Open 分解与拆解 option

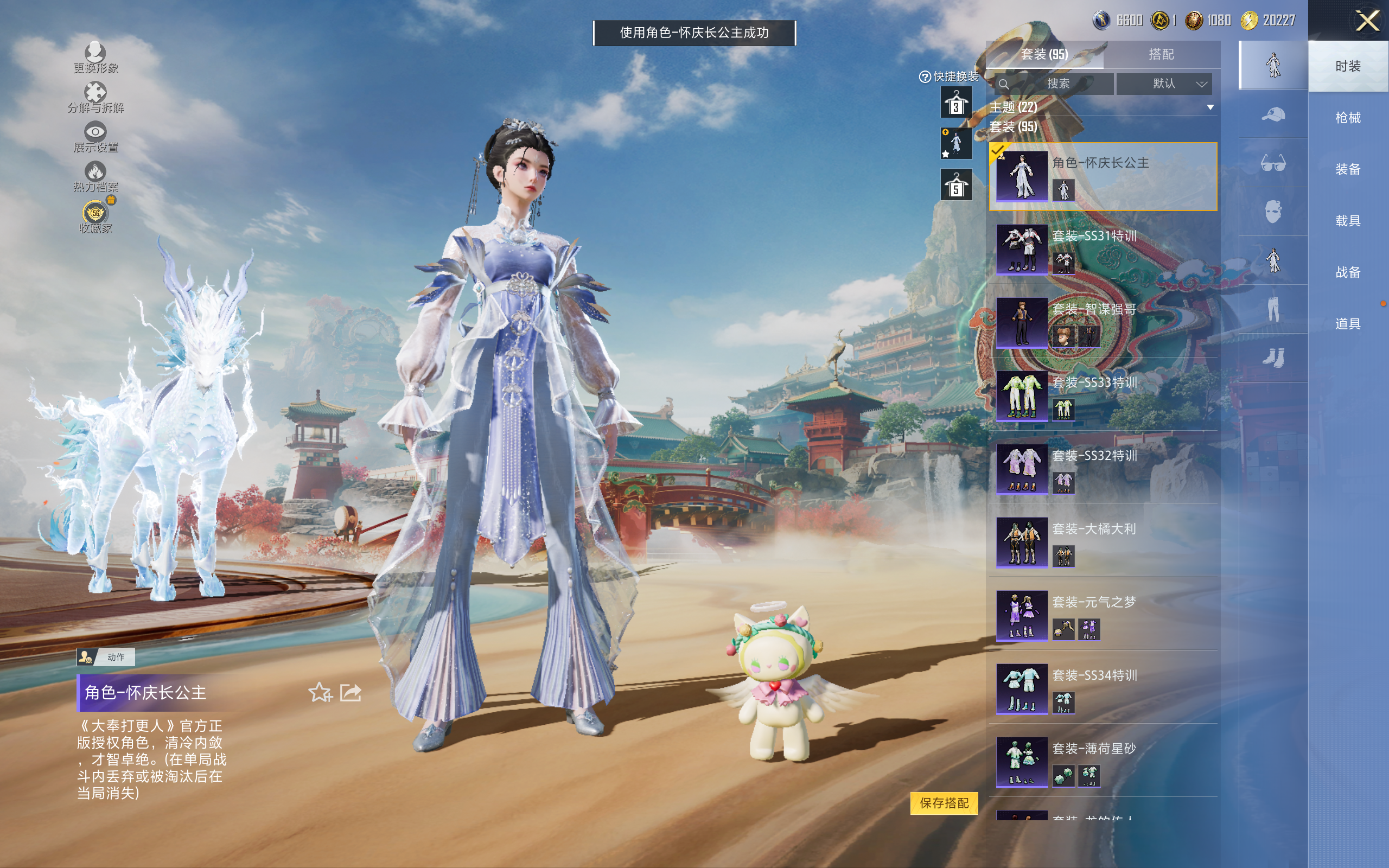(95, 98)
